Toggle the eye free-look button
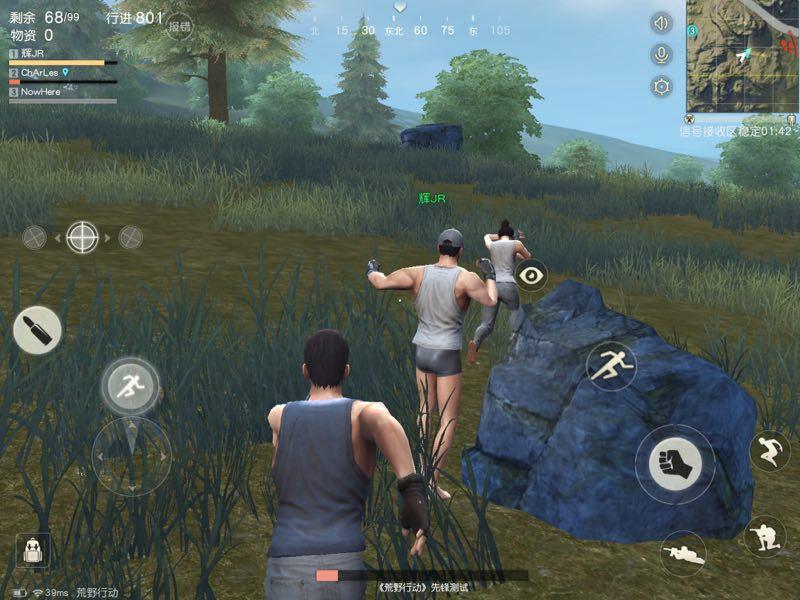The image size is (800, 600). 531,274
